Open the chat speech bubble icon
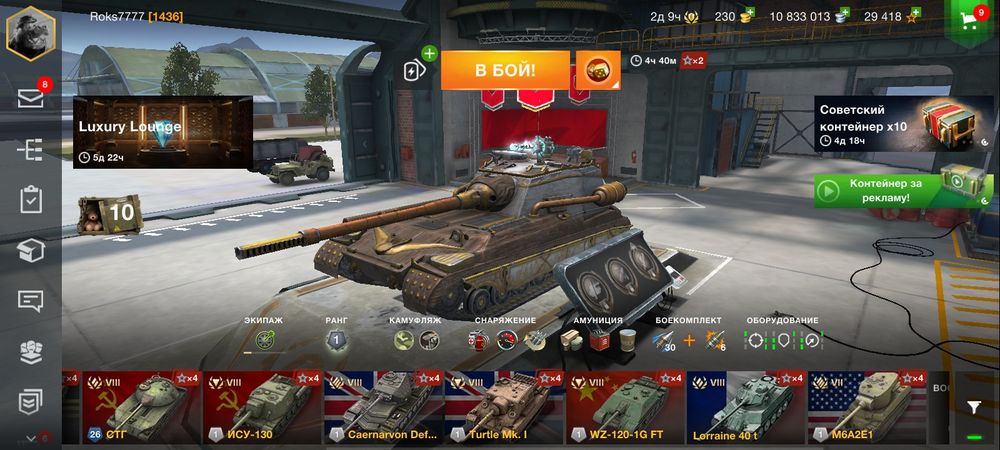 pyautogui.click(x=30, y=300)
